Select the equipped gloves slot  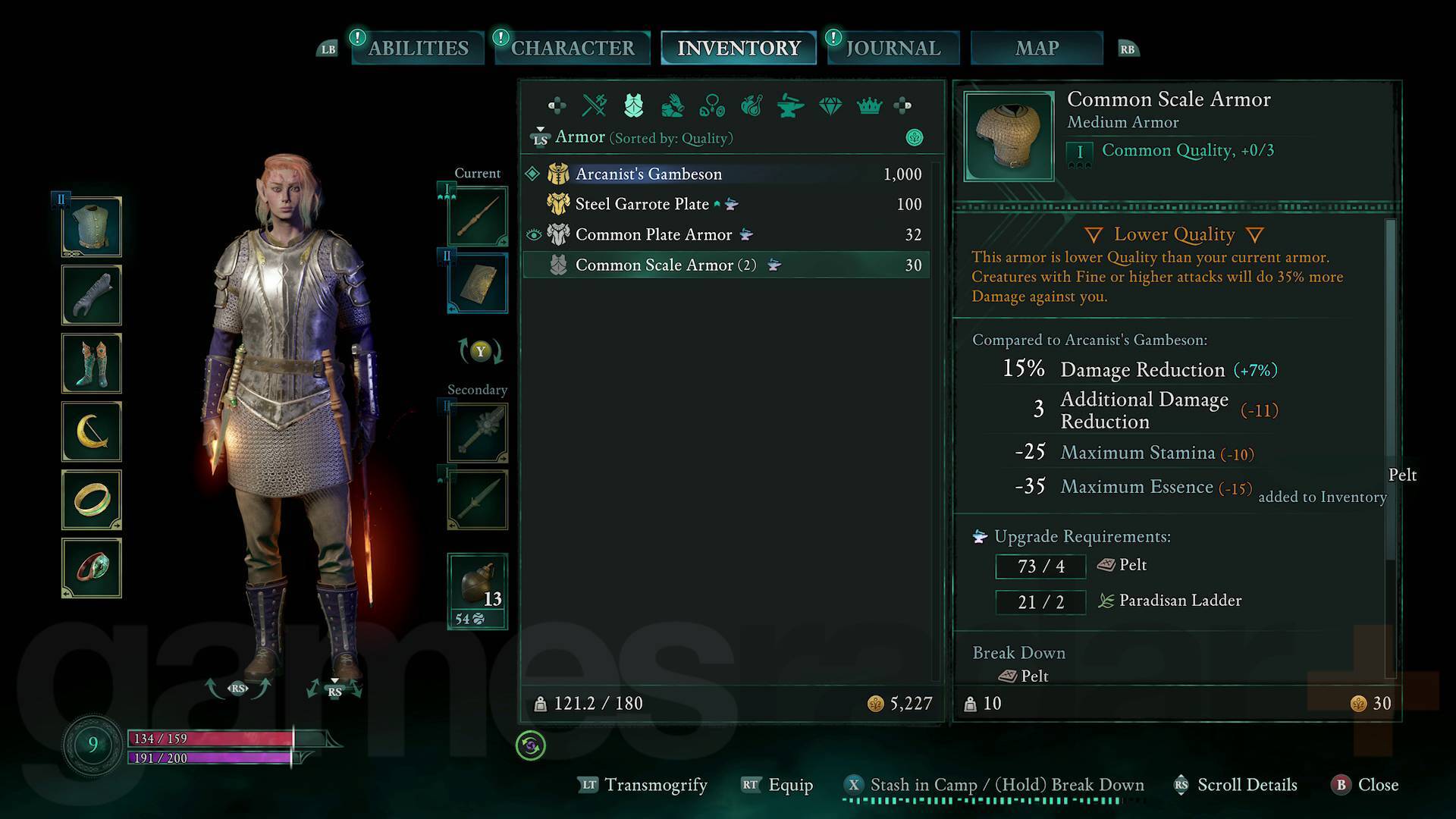(92, 295)
